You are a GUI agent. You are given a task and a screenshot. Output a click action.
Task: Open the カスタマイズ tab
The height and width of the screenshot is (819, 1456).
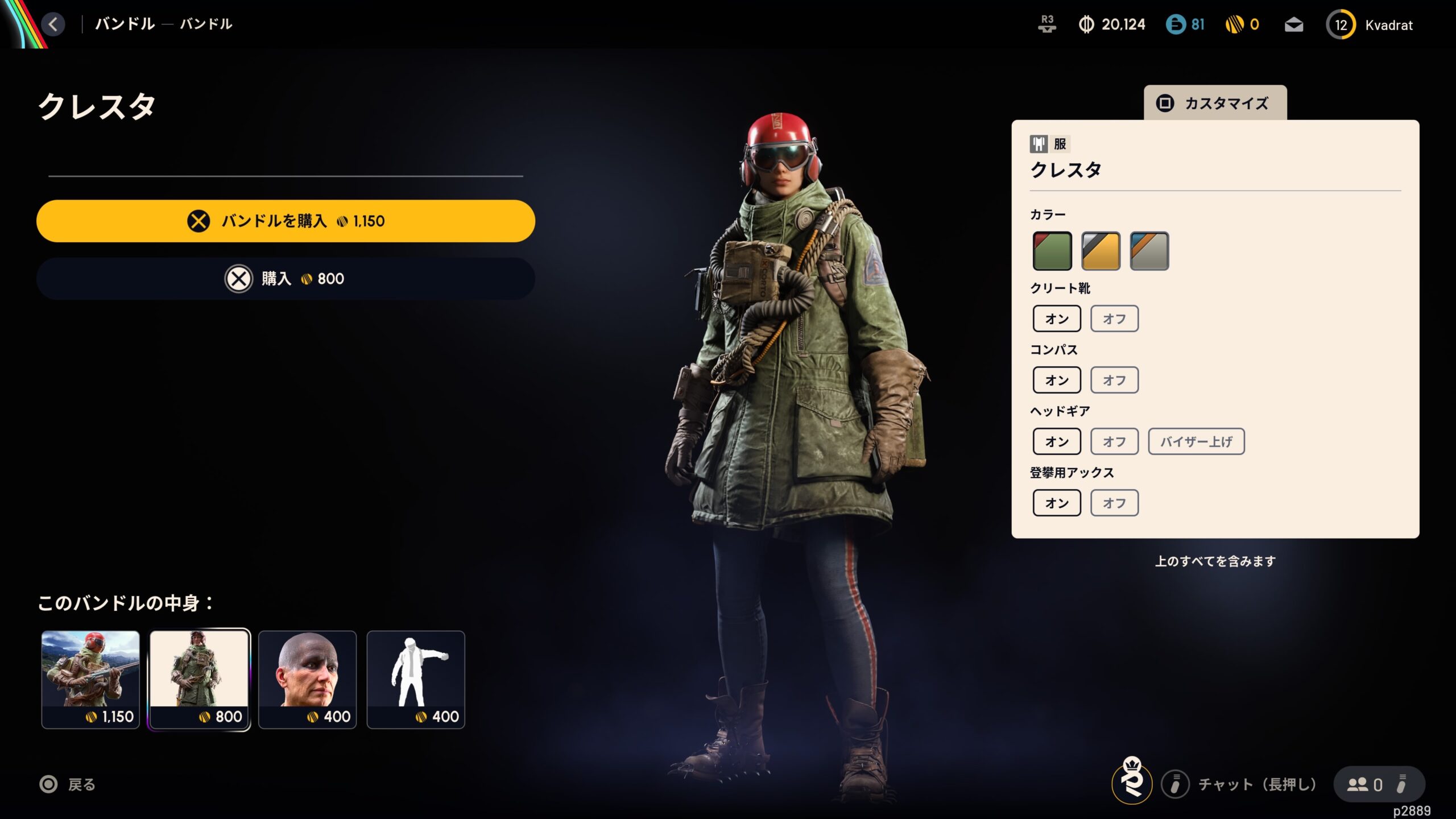click(1215, 103)
